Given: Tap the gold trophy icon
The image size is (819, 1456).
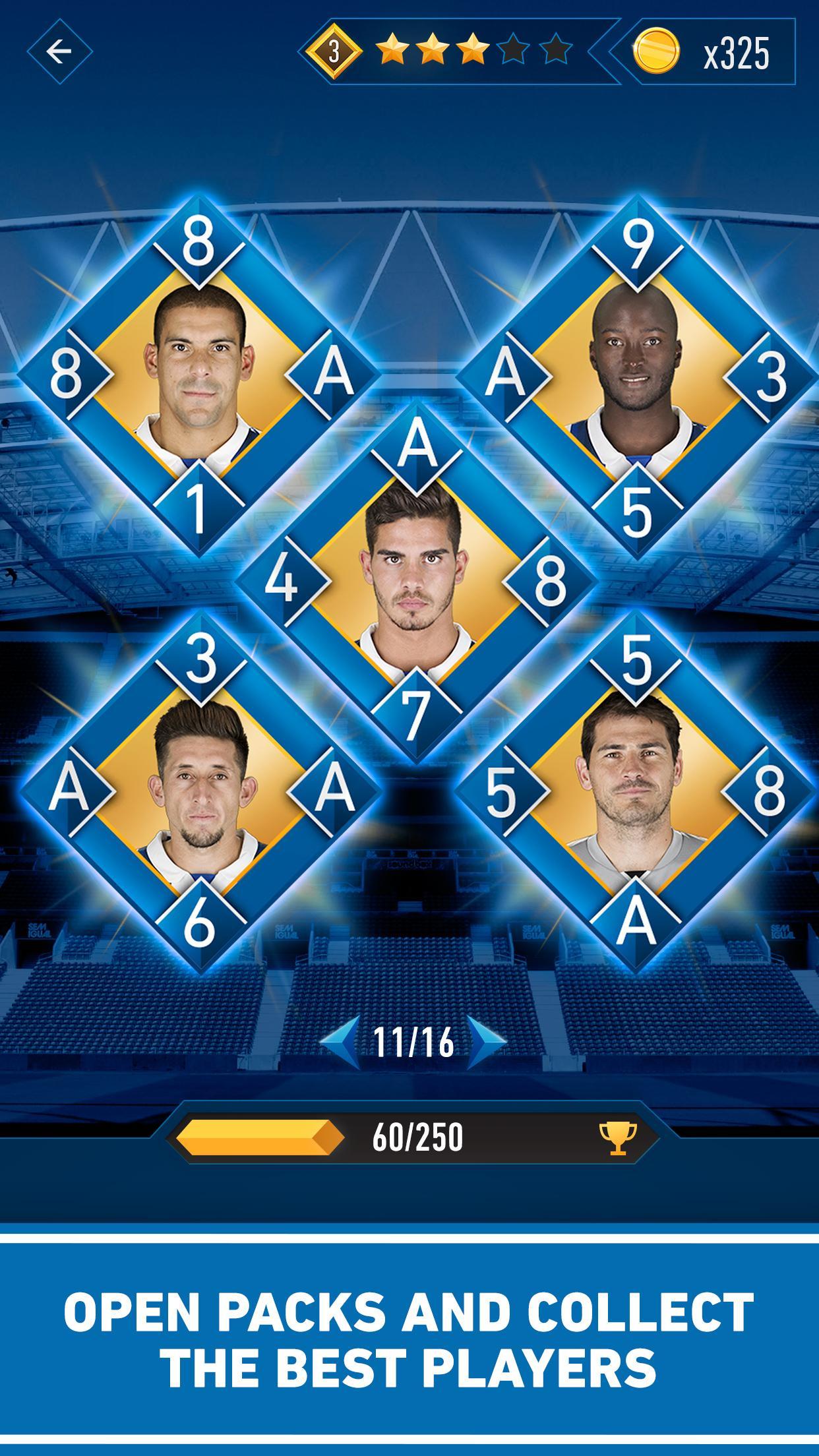Looking at the screenshot, I should pyautogui.click(x=618, y=1137).
